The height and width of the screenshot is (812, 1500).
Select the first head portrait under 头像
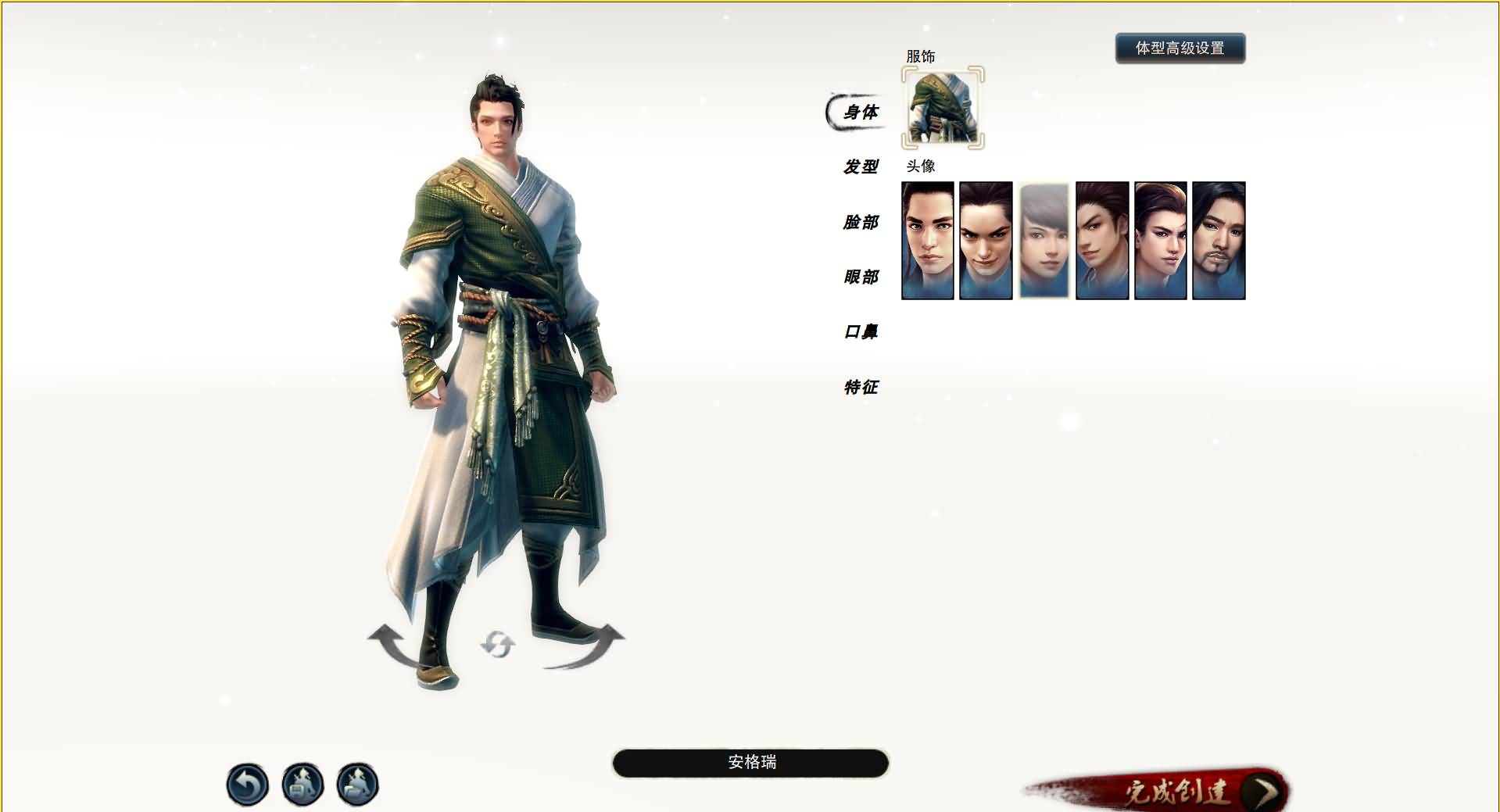(928, 240)
